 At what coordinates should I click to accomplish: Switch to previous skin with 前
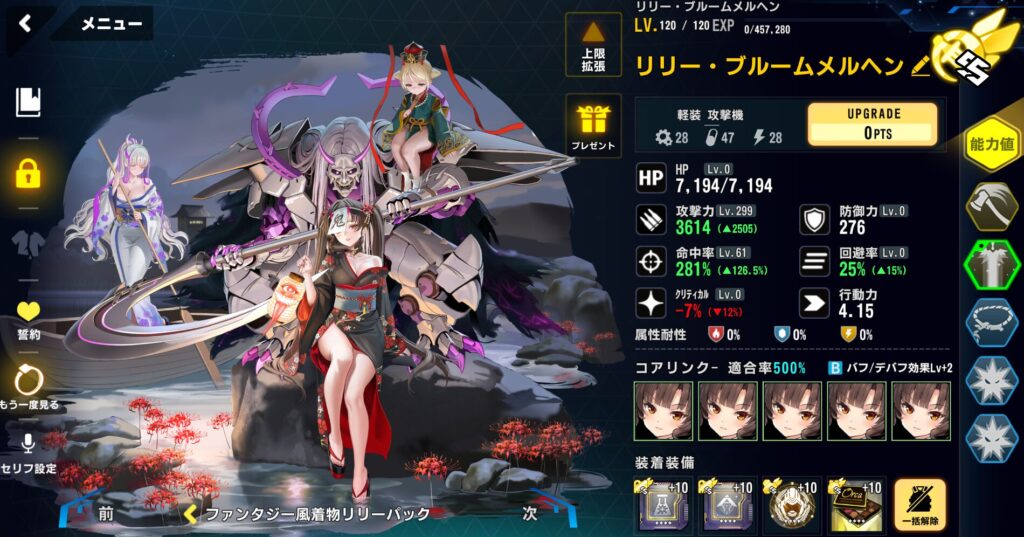[105, 513]
